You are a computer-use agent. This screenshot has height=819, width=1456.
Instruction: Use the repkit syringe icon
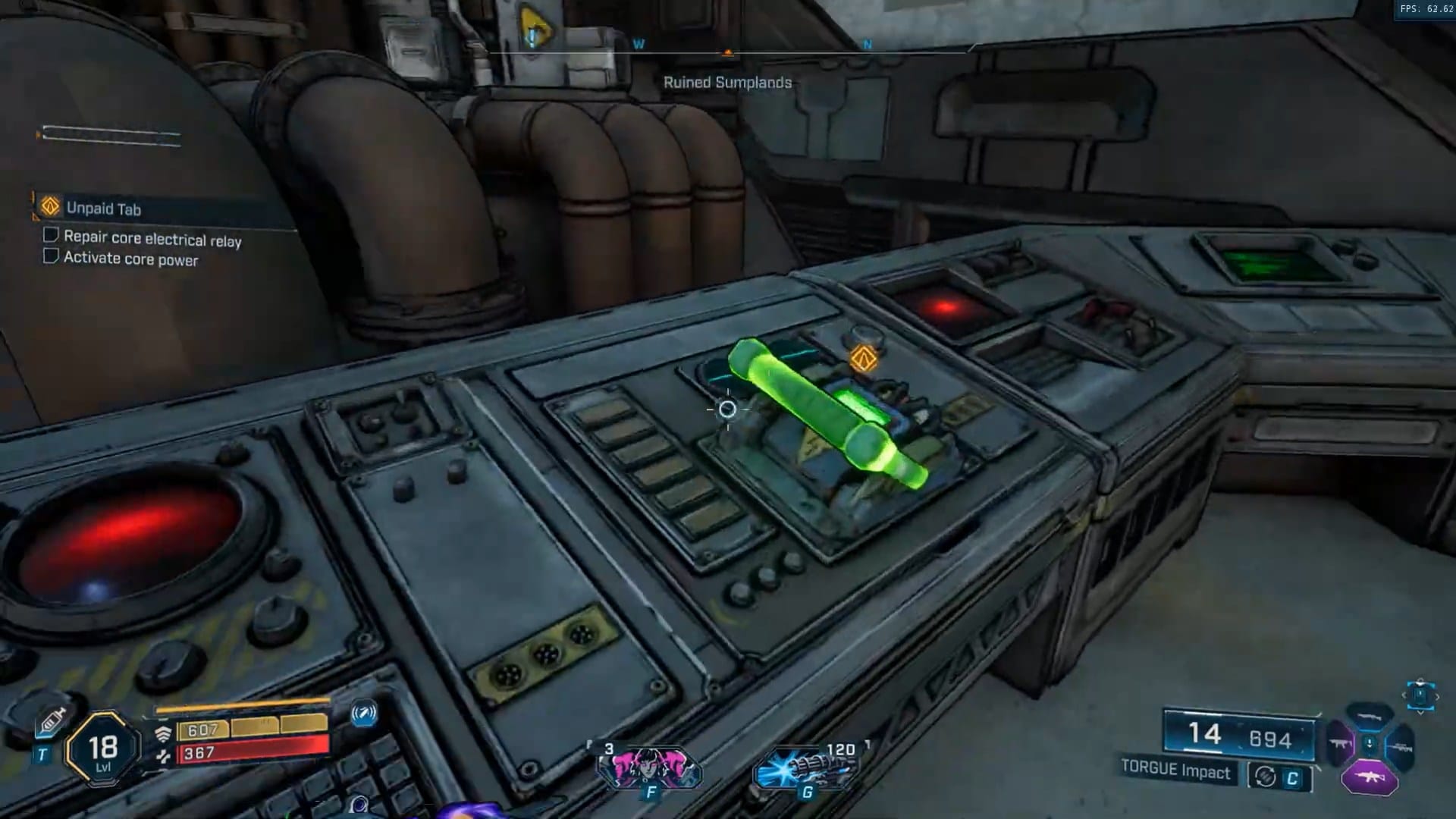pos(51,720)
